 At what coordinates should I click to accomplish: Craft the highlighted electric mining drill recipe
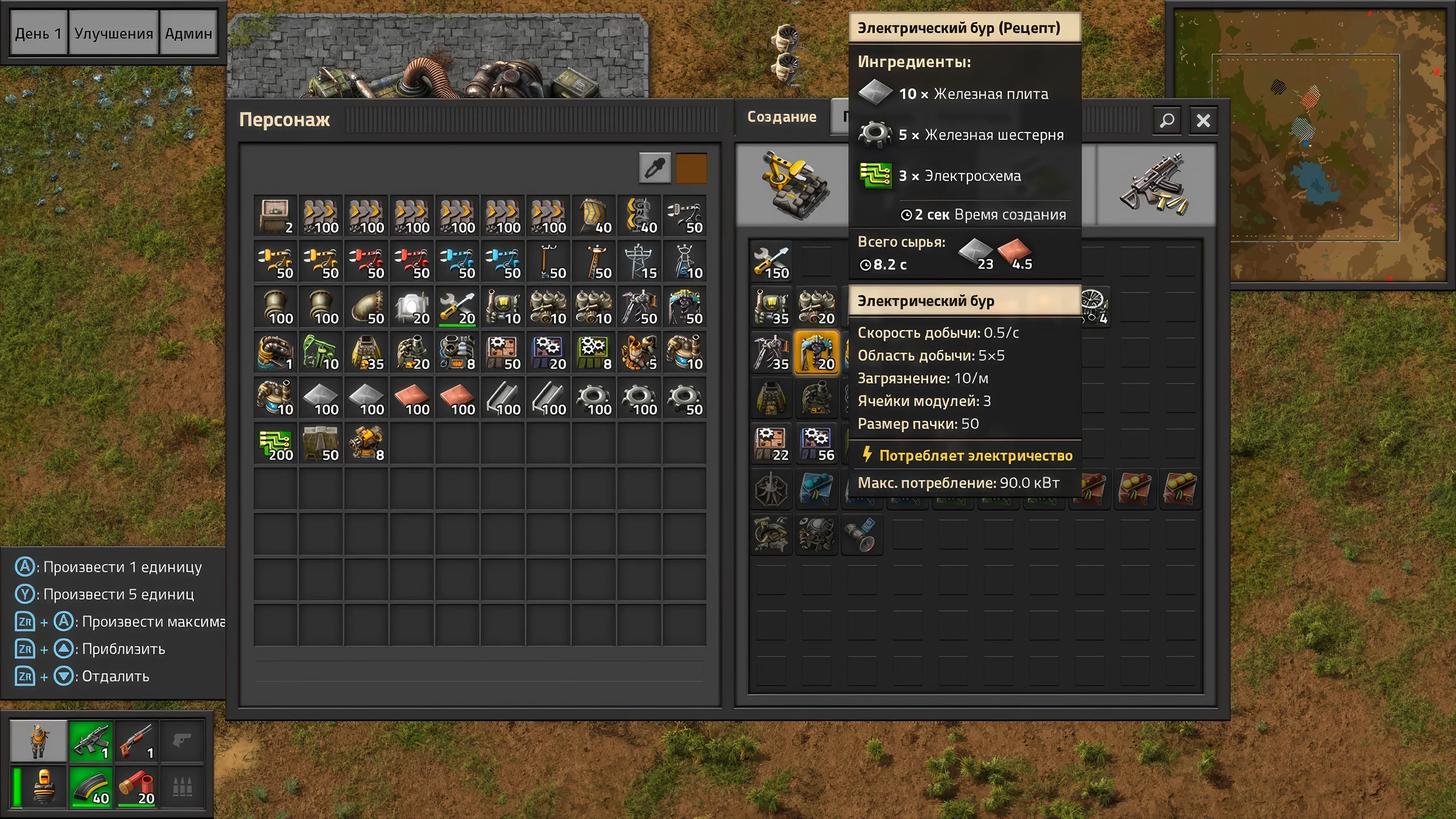pyautogui.click(x=816, y=353)
